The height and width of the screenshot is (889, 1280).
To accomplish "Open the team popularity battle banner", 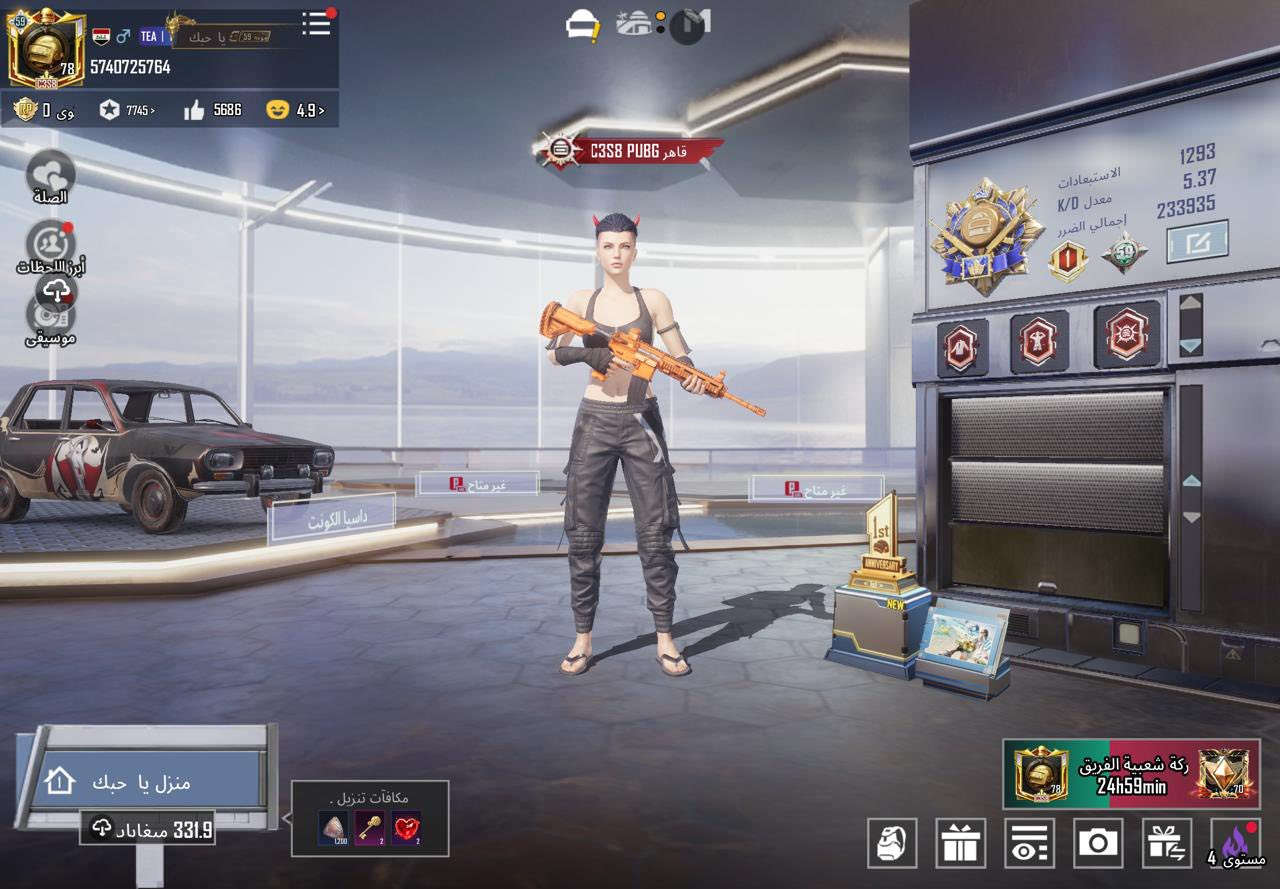I will (1131, 775).
